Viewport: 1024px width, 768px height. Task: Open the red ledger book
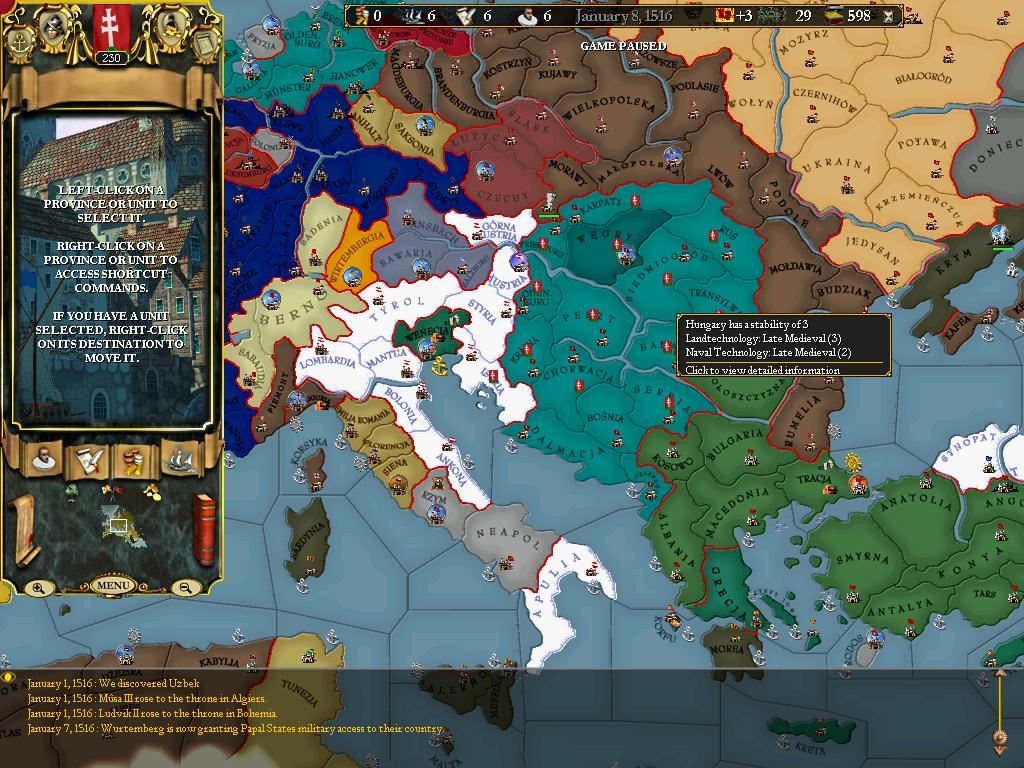[x=203, y=529]
